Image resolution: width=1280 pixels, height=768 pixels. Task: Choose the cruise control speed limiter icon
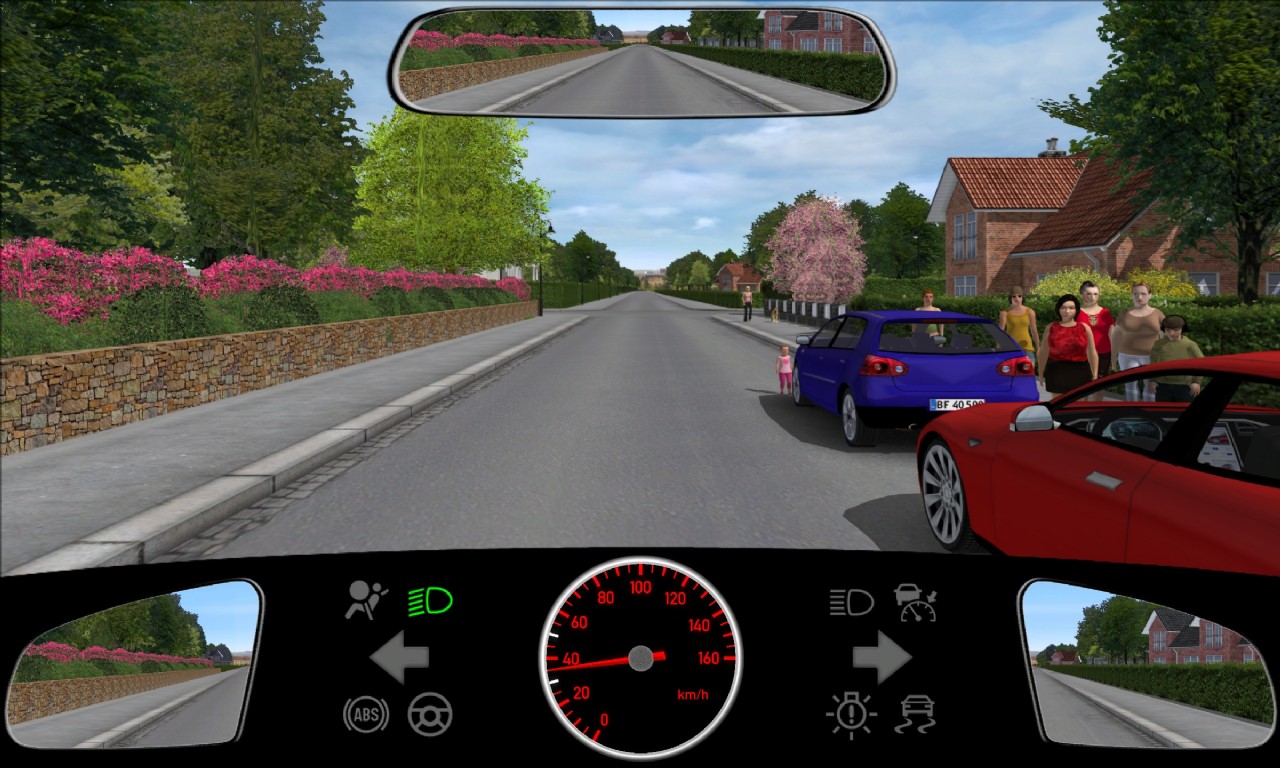[x=915, y=602]
